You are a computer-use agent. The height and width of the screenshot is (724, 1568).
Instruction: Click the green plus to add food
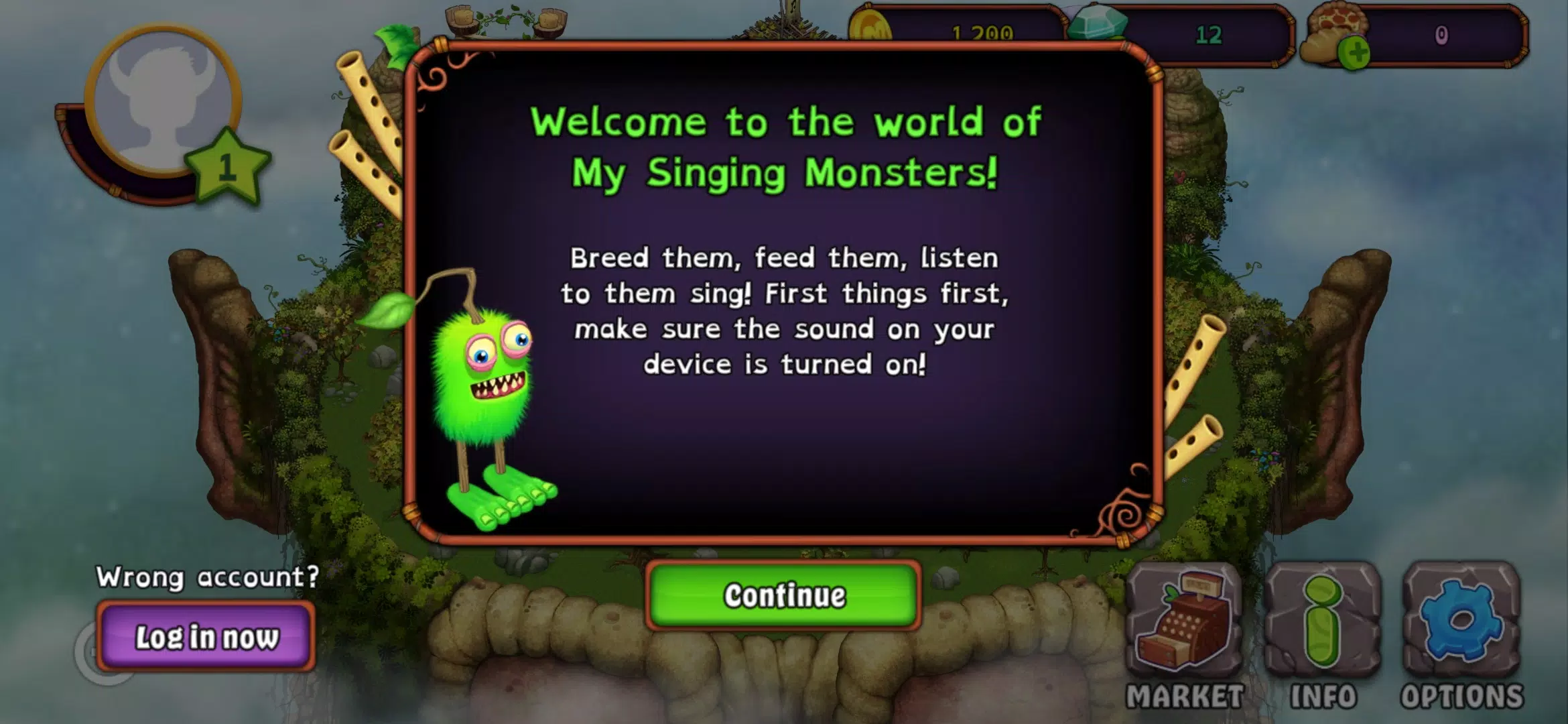click(1354, 54)
